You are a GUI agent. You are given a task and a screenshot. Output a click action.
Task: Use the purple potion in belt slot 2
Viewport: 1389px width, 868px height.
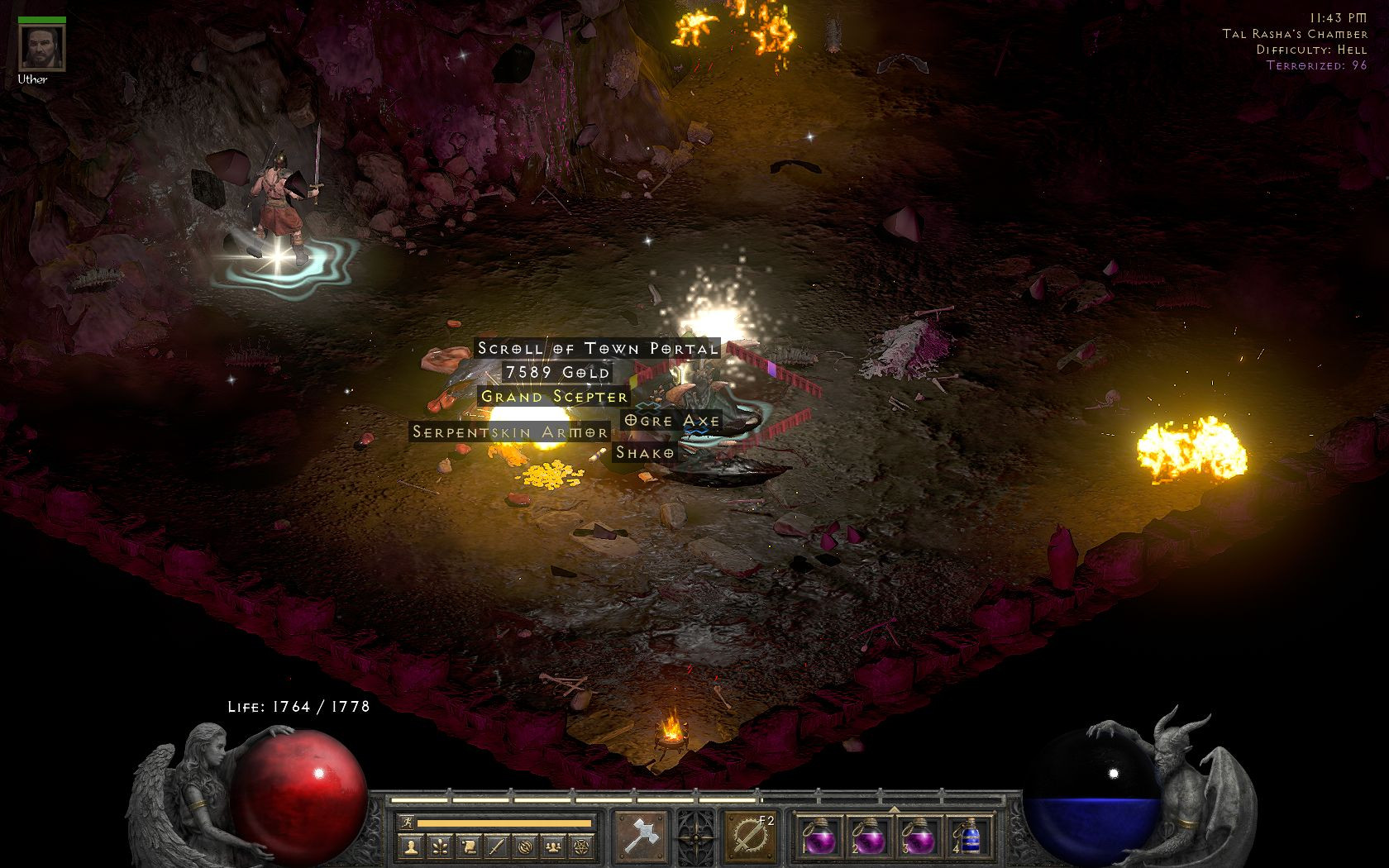[x=867, y=837]
